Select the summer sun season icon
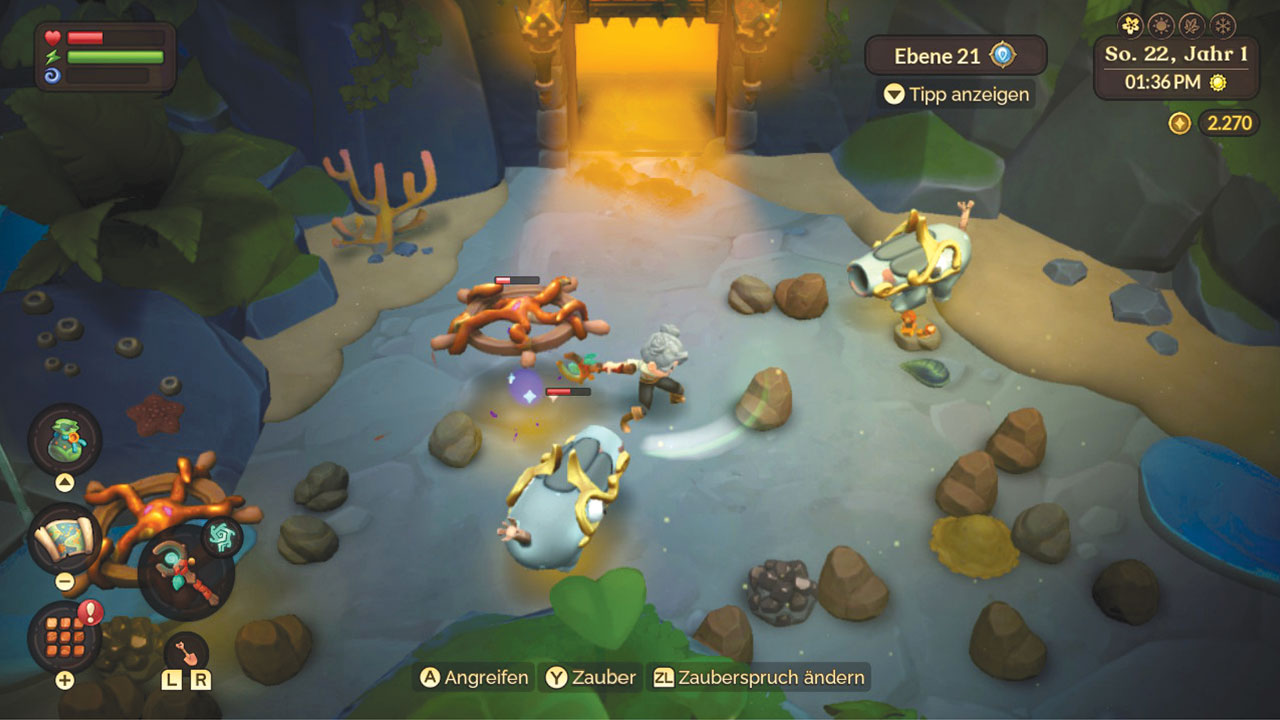 (1162, 24)
